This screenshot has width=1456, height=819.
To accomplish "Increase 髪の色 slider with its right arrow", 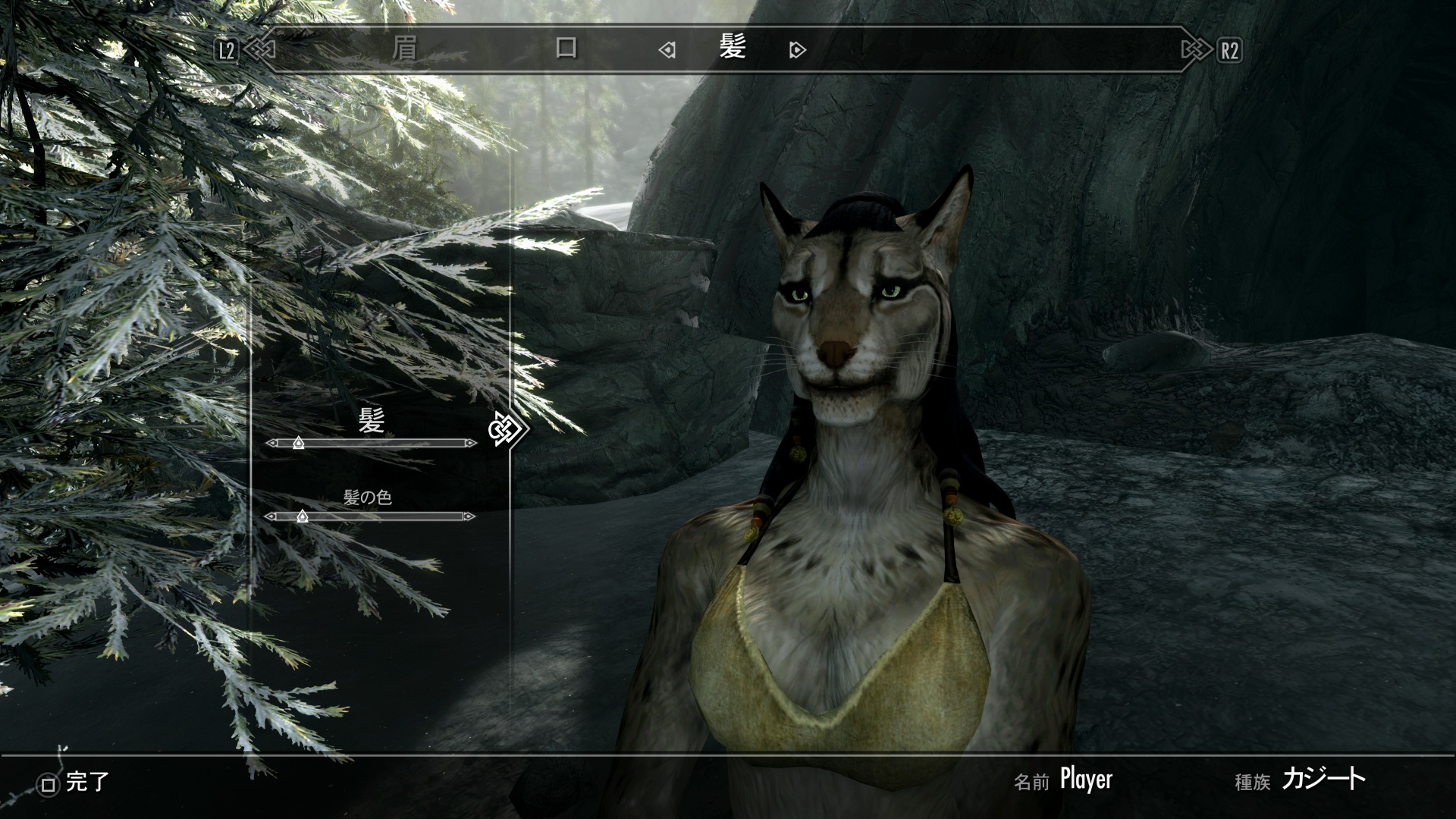I will click(469, 516).
